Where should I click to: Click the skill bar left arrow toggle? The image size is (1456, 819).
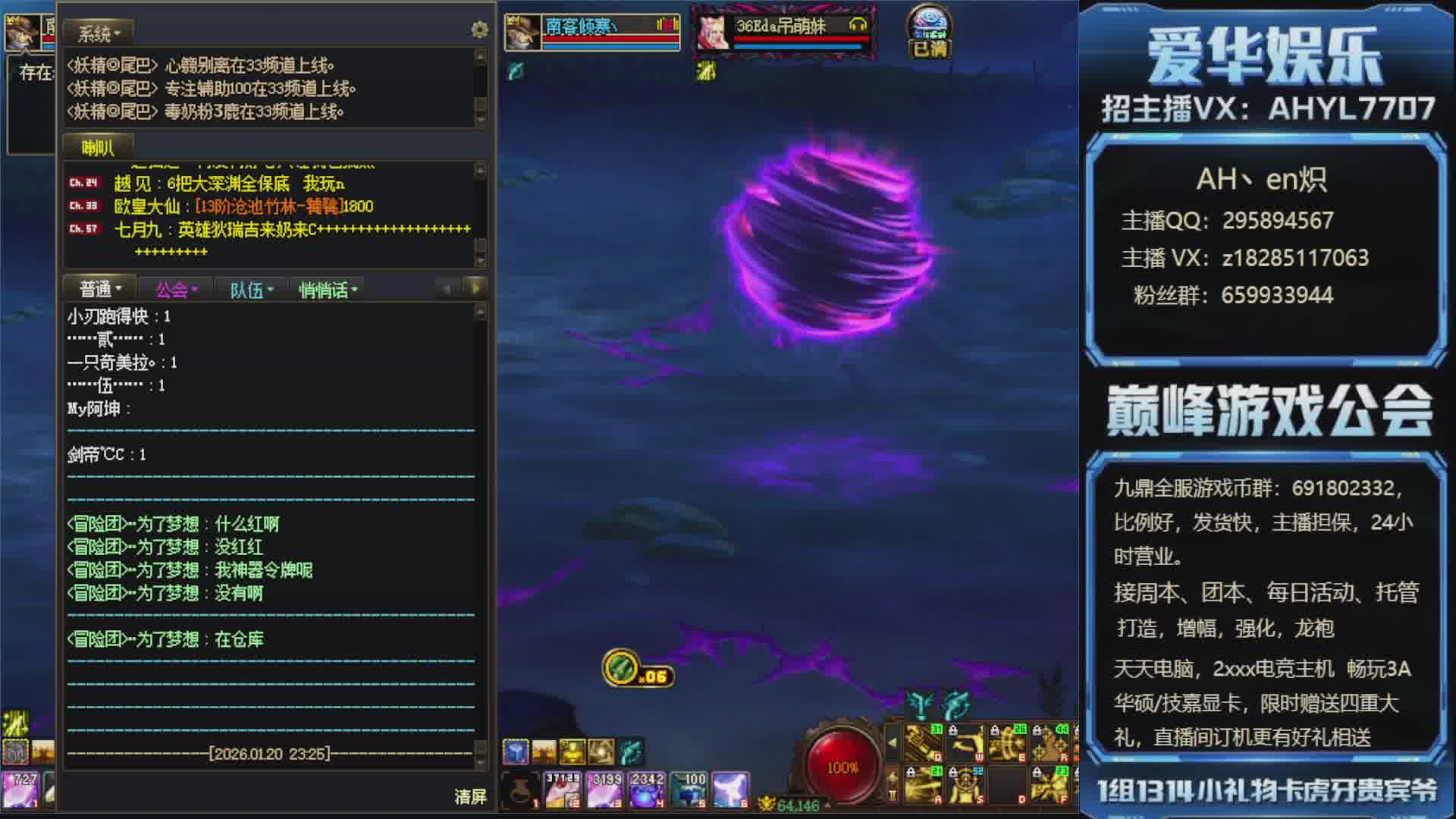(893, 742)
